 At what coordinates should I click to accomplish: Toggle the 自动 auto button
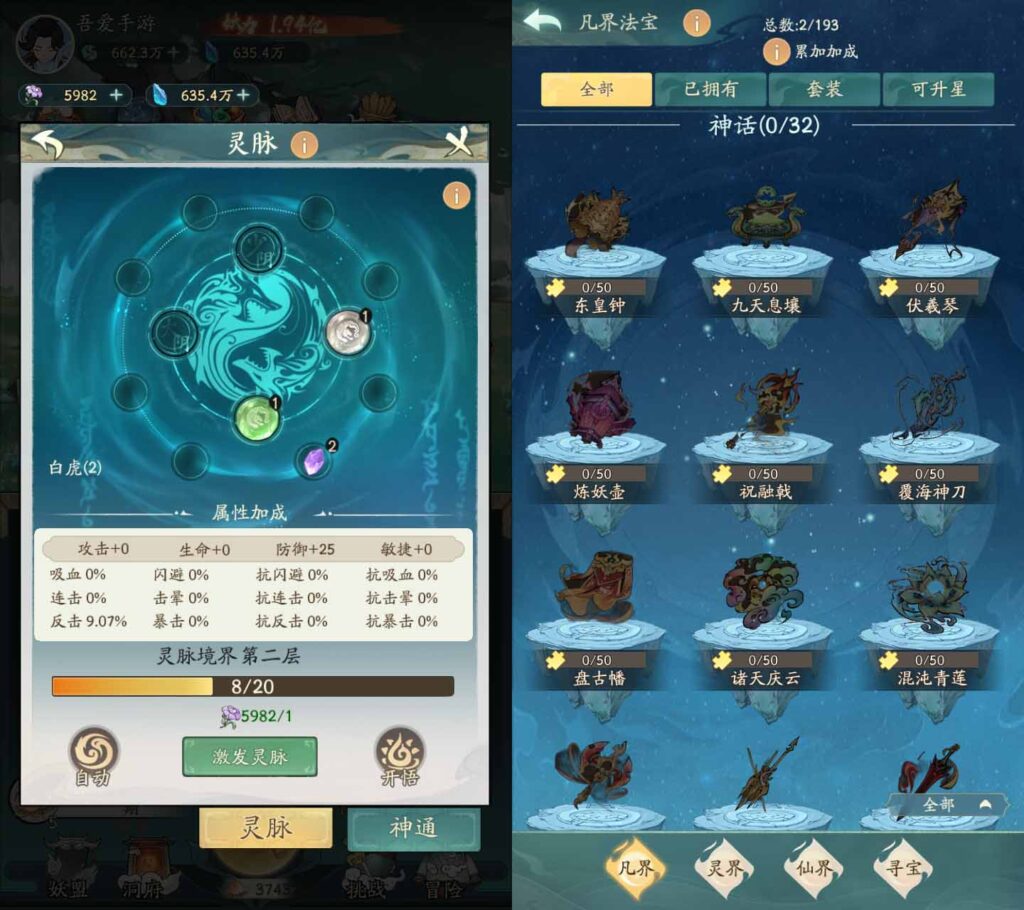(x=93, y=755)
